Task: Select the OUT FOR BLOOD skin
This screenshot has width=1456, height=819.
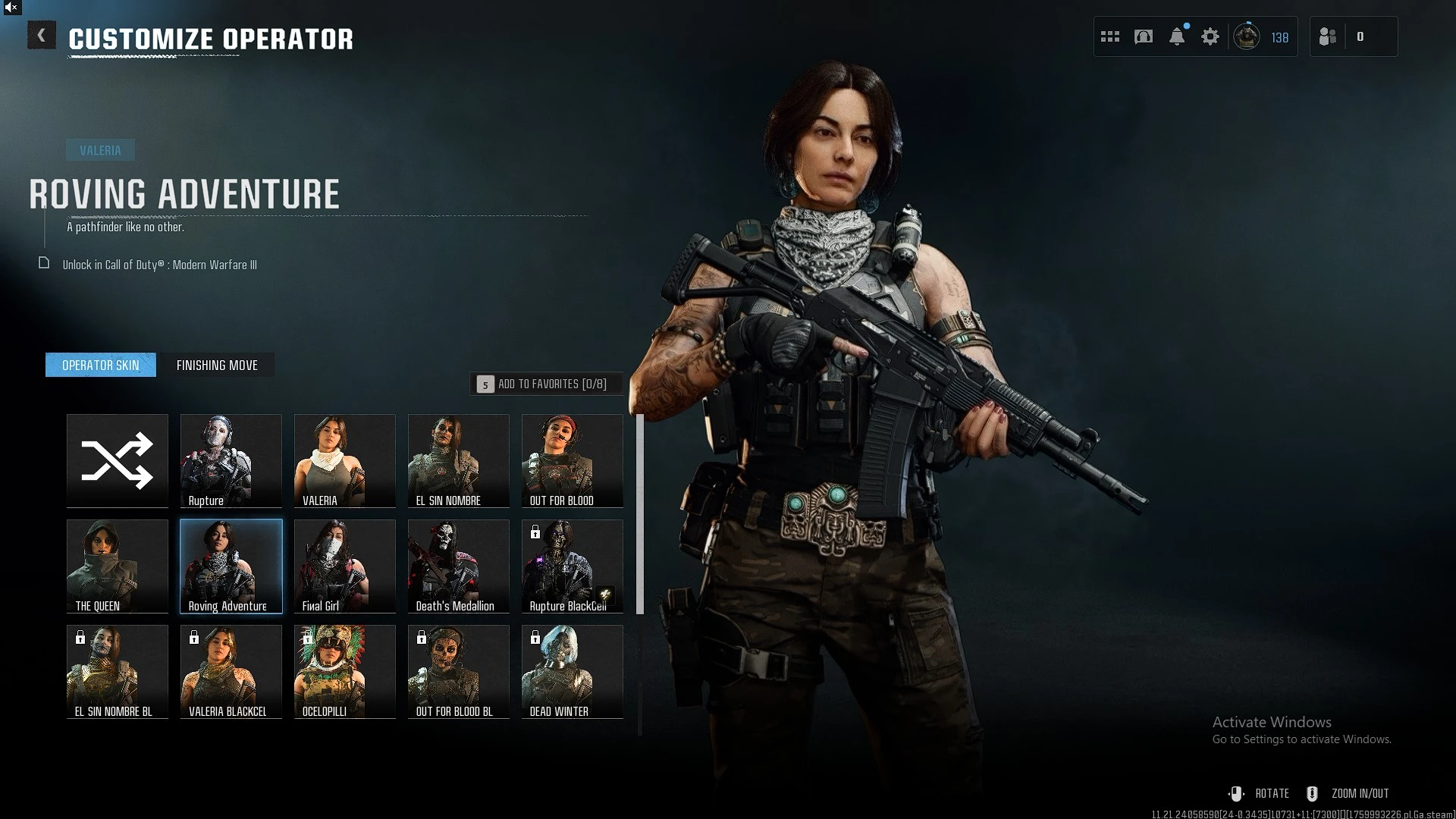Action: (573, 460)
